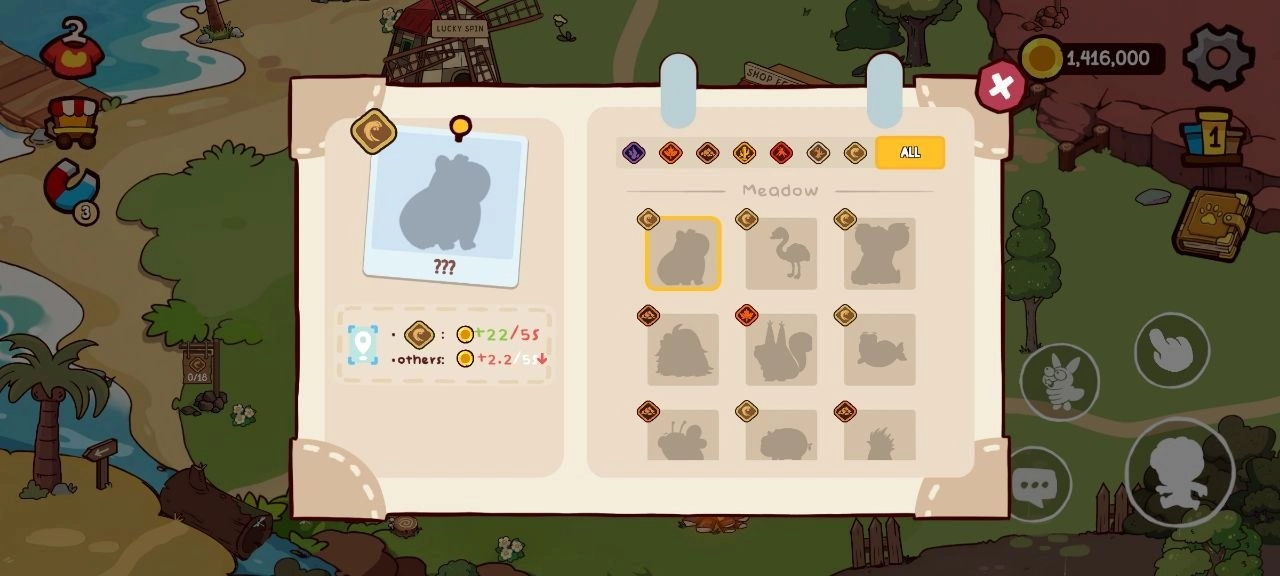Open the paw print journal book
The width and height of the screenshot is (1280, 576).
point(1213,222)
